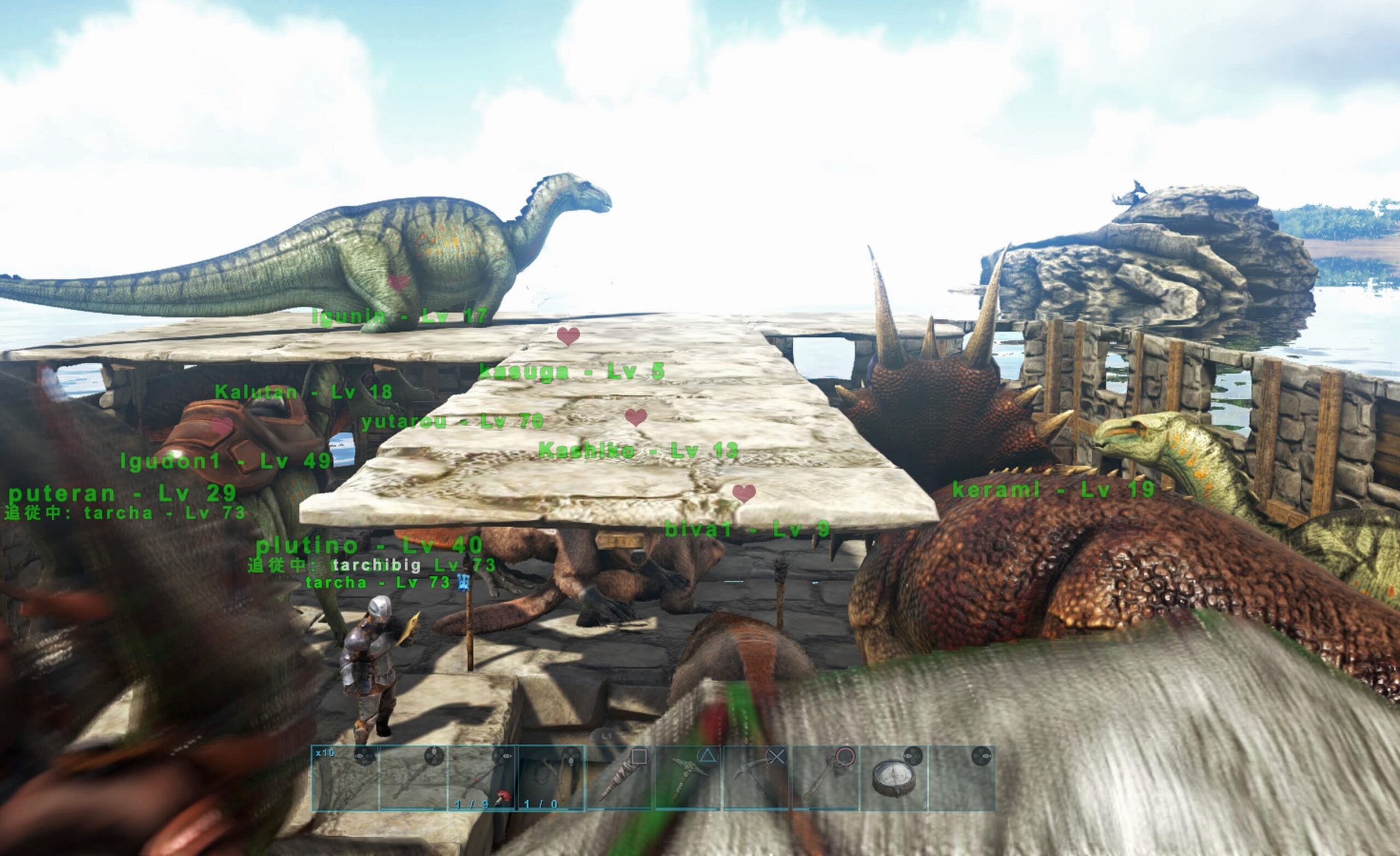Equip the hatchet from the hotbar
1400x856 pixels.
pyautogui.click(x=826, y=777)
